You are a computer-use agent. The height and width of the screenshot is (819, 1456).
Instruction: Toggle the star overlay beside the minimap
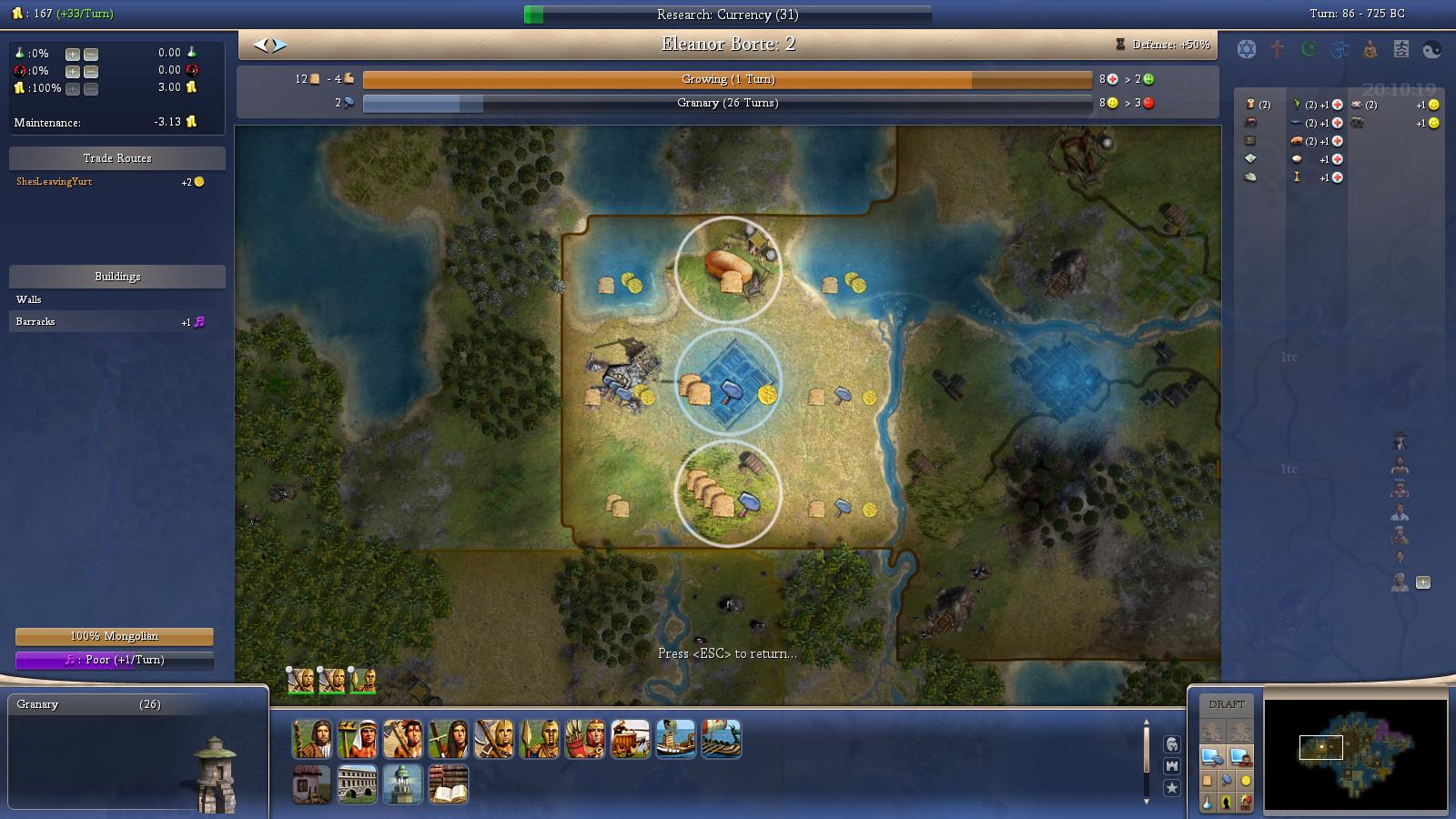[1173, 789]
